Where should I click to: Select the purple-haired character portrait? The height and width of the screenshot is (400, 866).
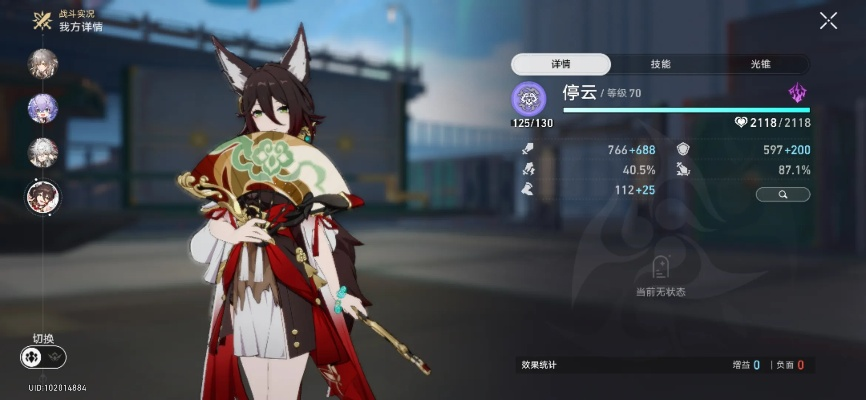point(42,108)
